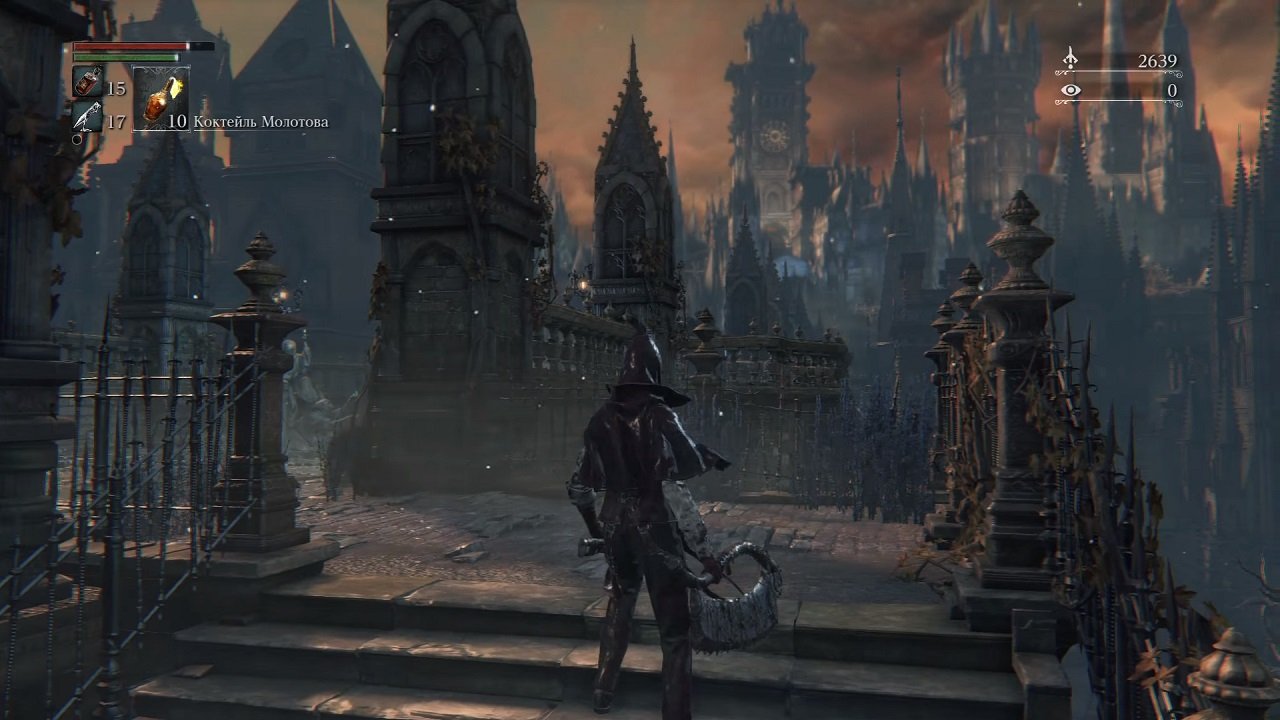This screenshot has height=720, width=1280.
Task: Click the Insight counter showing 0
Action: (x=1170, y=92)
